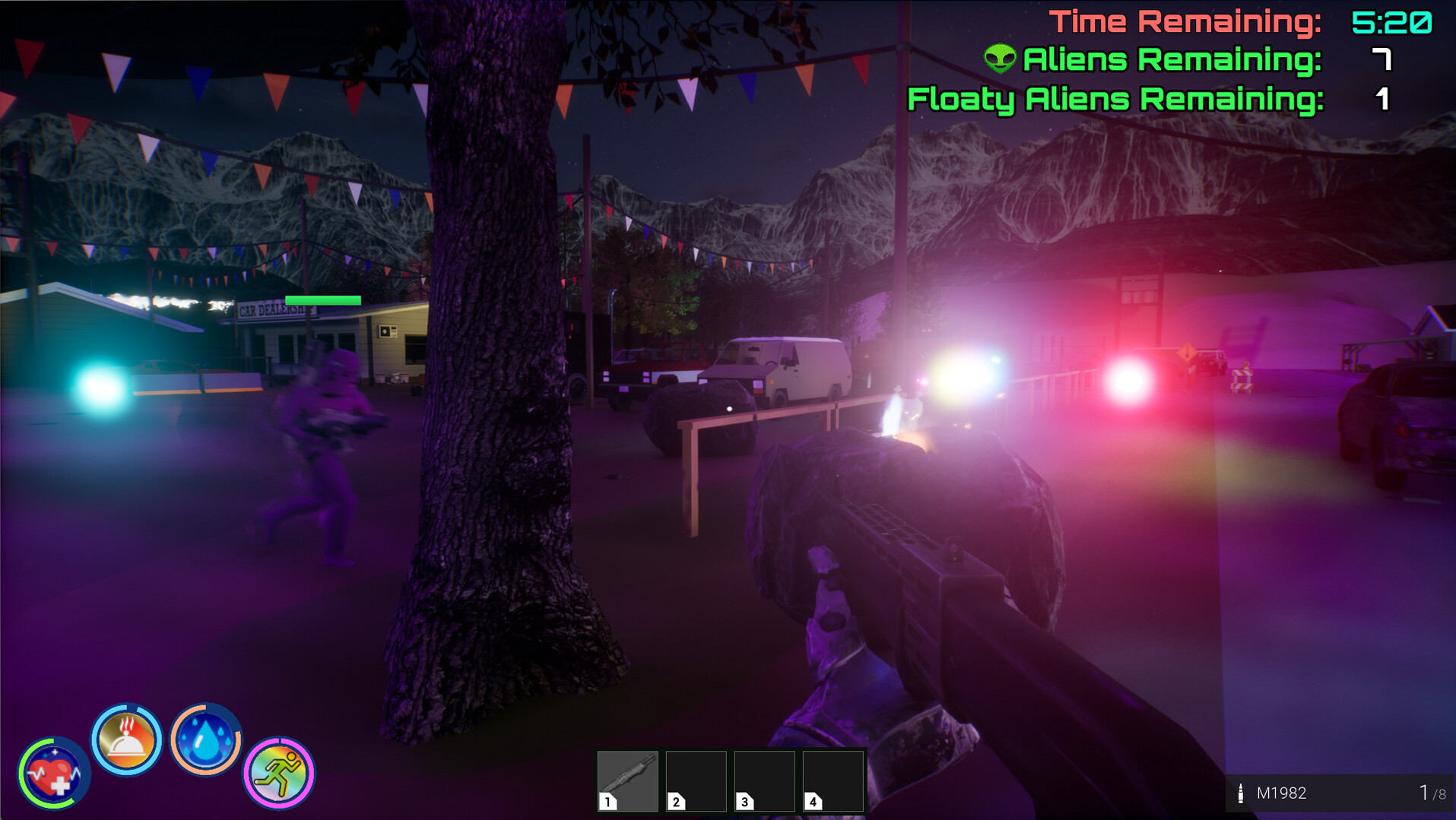
Task: Select the Floaty Aliens Remaining label
Action: [1114, 98]
